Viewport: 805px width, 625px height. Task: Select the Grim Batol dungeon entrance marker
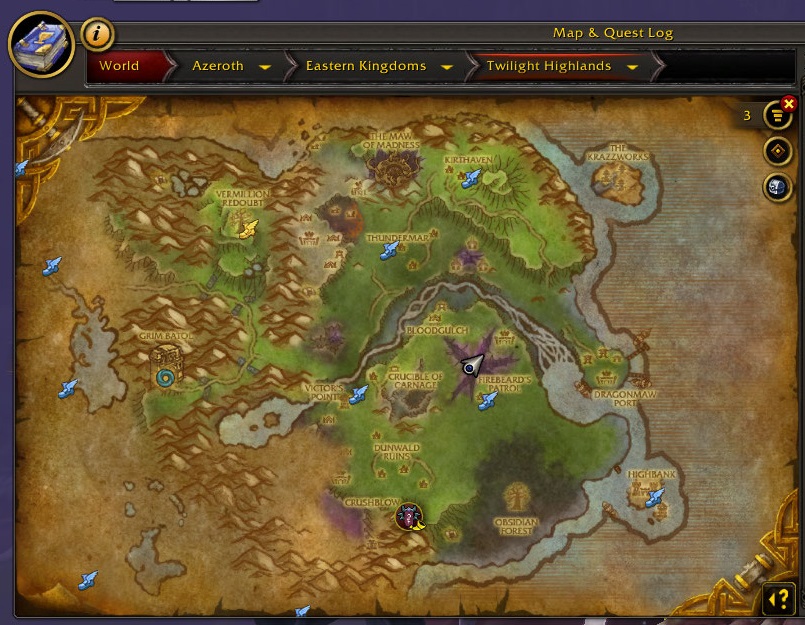coord(166,377)
